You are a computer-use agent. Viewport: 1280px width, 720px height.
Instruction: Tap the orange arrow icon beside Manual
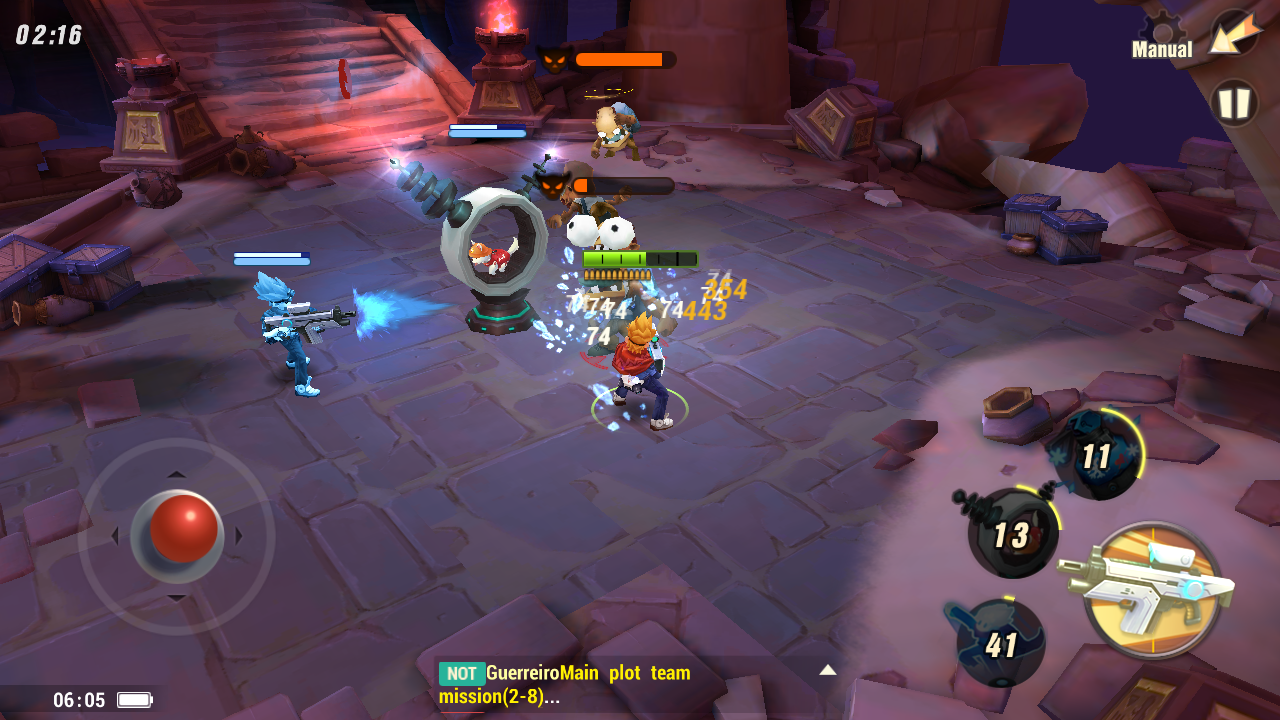pos(1234,35)
